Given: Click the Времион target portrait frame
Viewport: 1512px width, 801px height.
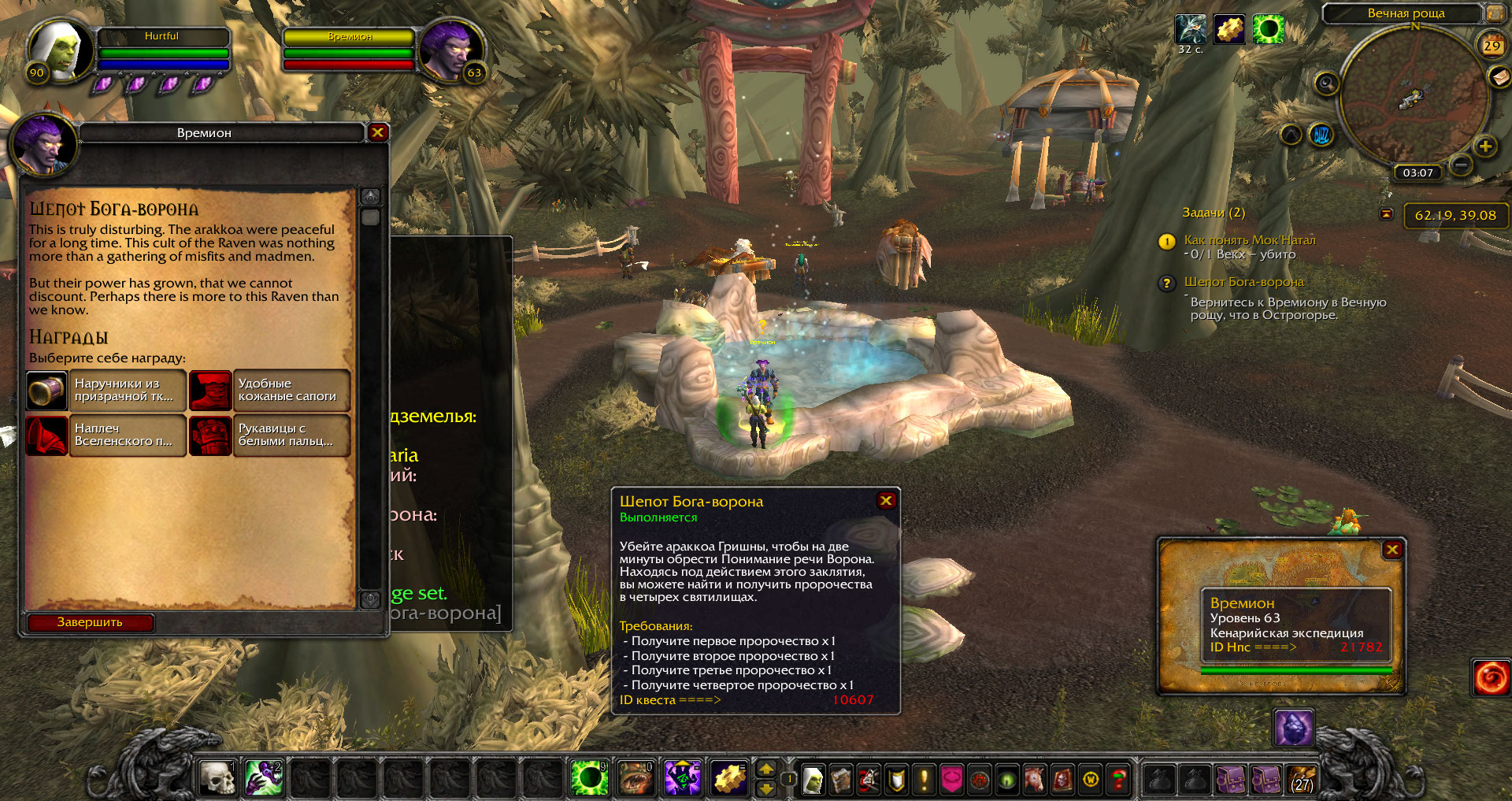Looking at the screenshot, I should click(x=450, y=49).
